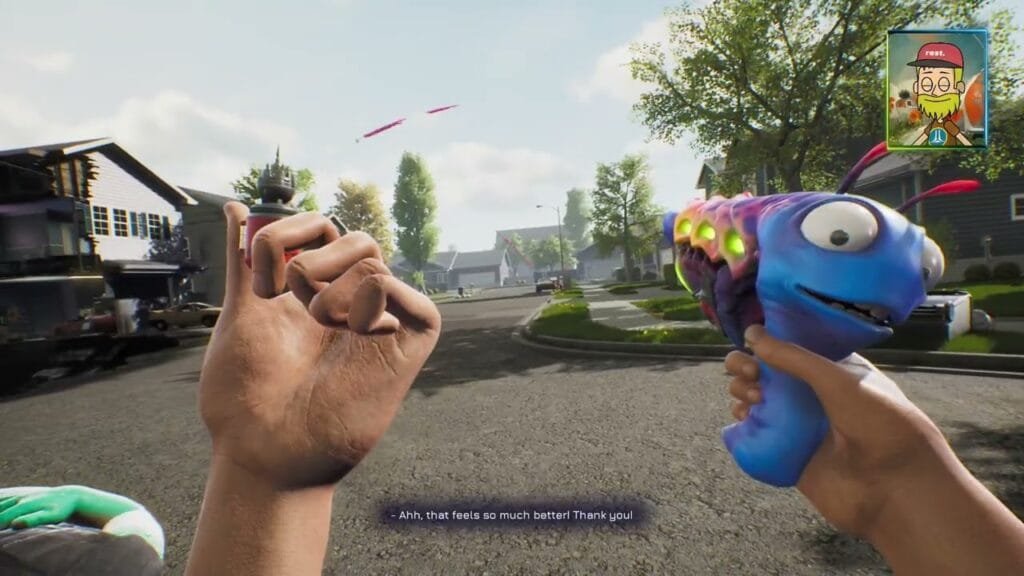Screen dimensions: 1024x576
Task: Click the bearded character portrait with red cap
Action: click(x=937, y=89)
